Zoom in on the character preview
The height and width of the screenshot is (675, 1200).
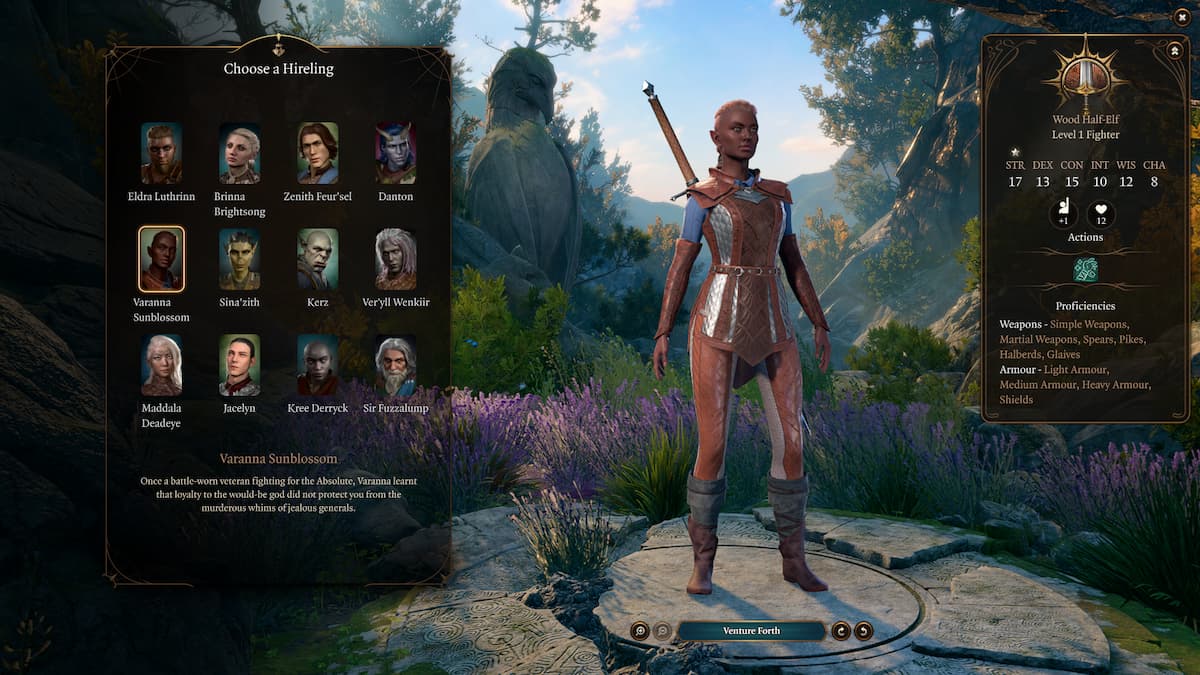tap(640, 631)
